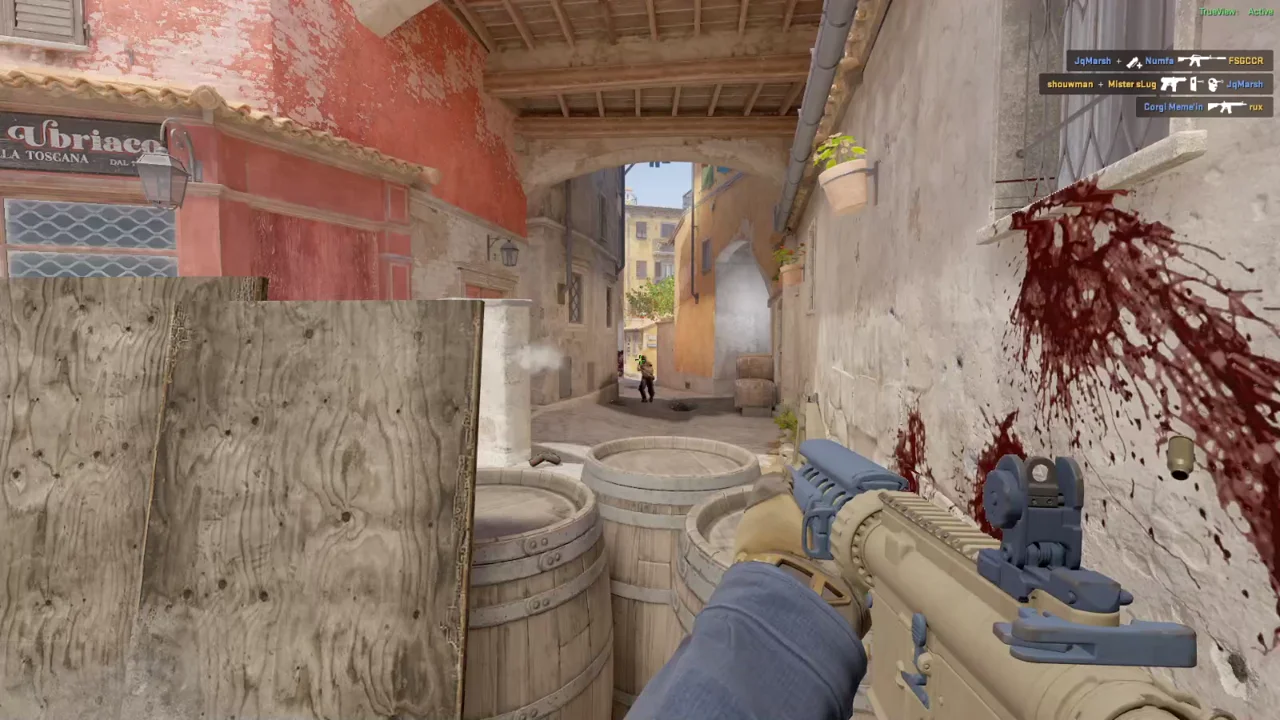This screenshot has width=1280, height=720.
Task: Click the rifle icon in Corgi Meme'in's kill row
Action: tap(1228, 106)
